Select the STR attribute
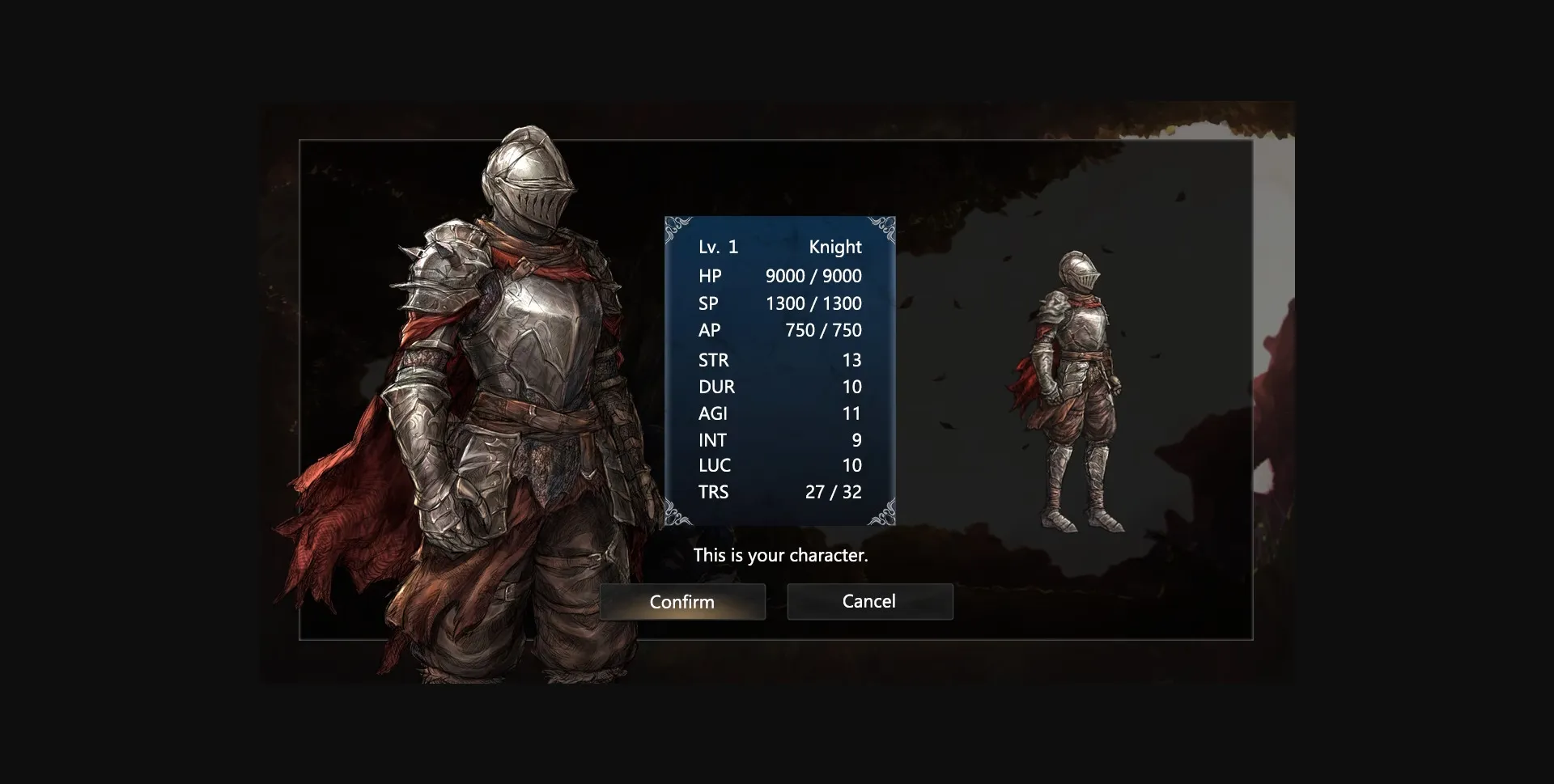This screenshot has width=1554, height=784. point(713,360)
